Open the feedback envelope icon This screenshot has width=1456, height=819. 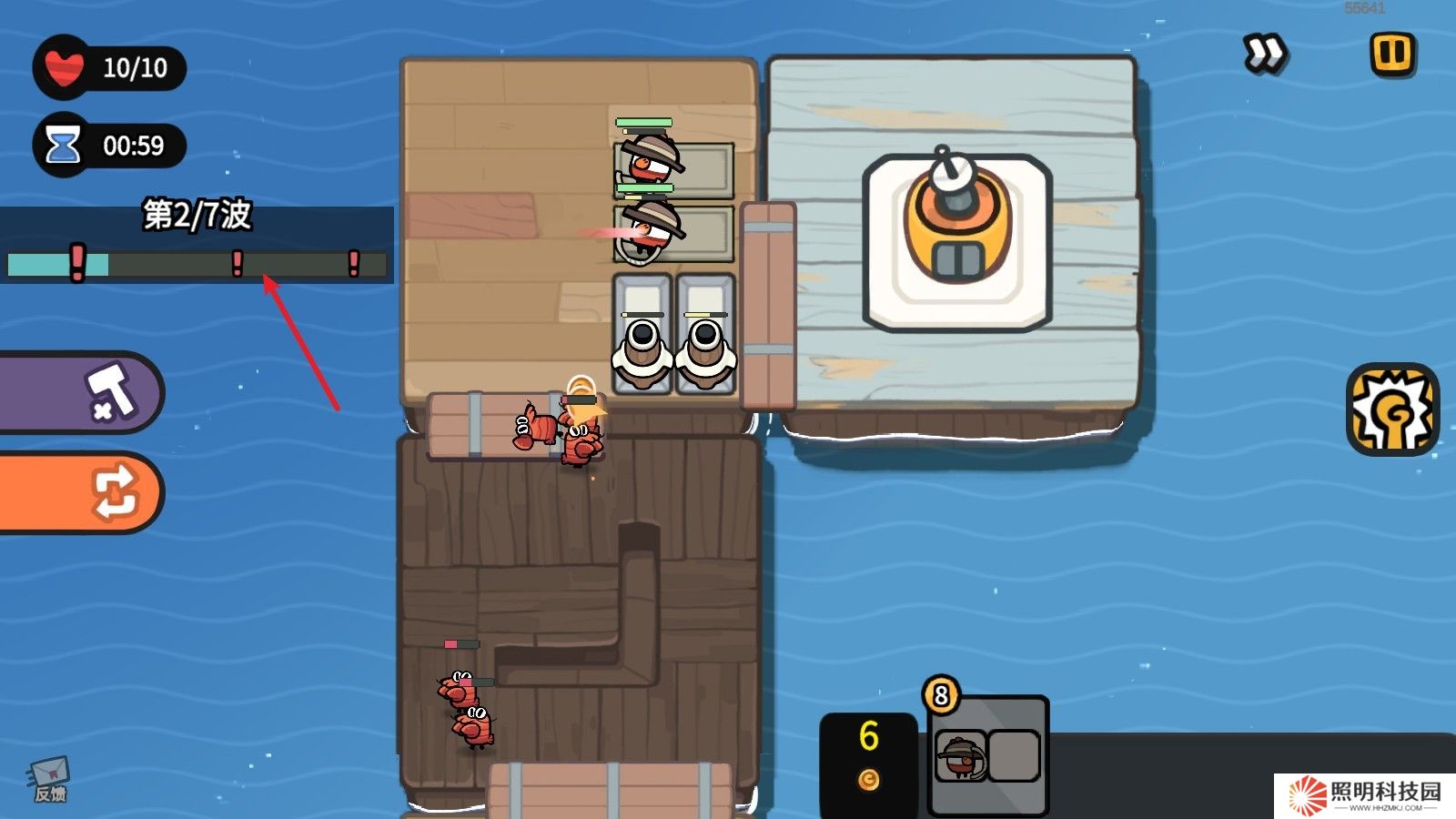click(x=49, y=780)
